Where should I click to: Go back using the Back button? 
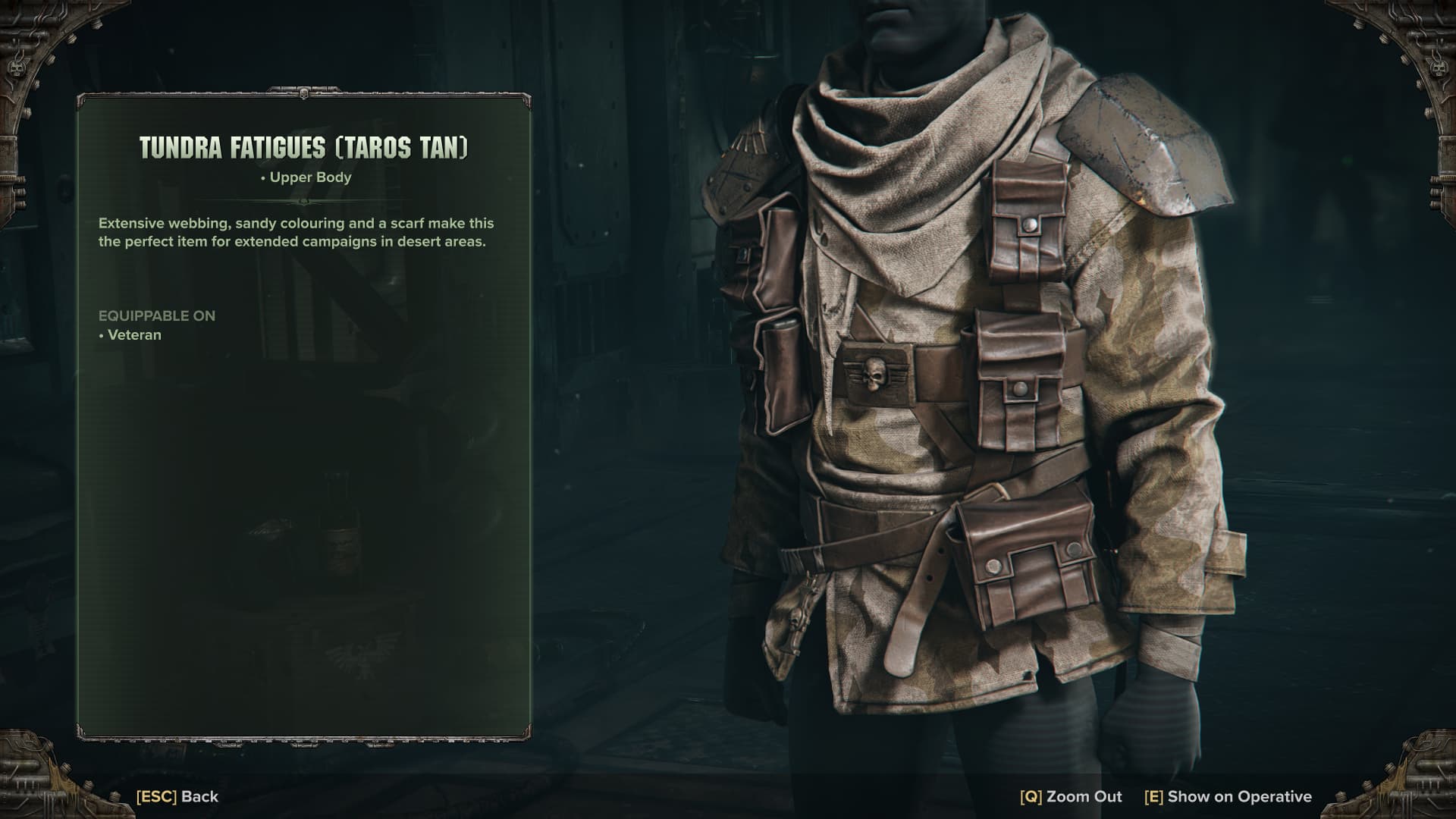click(177, 796)
